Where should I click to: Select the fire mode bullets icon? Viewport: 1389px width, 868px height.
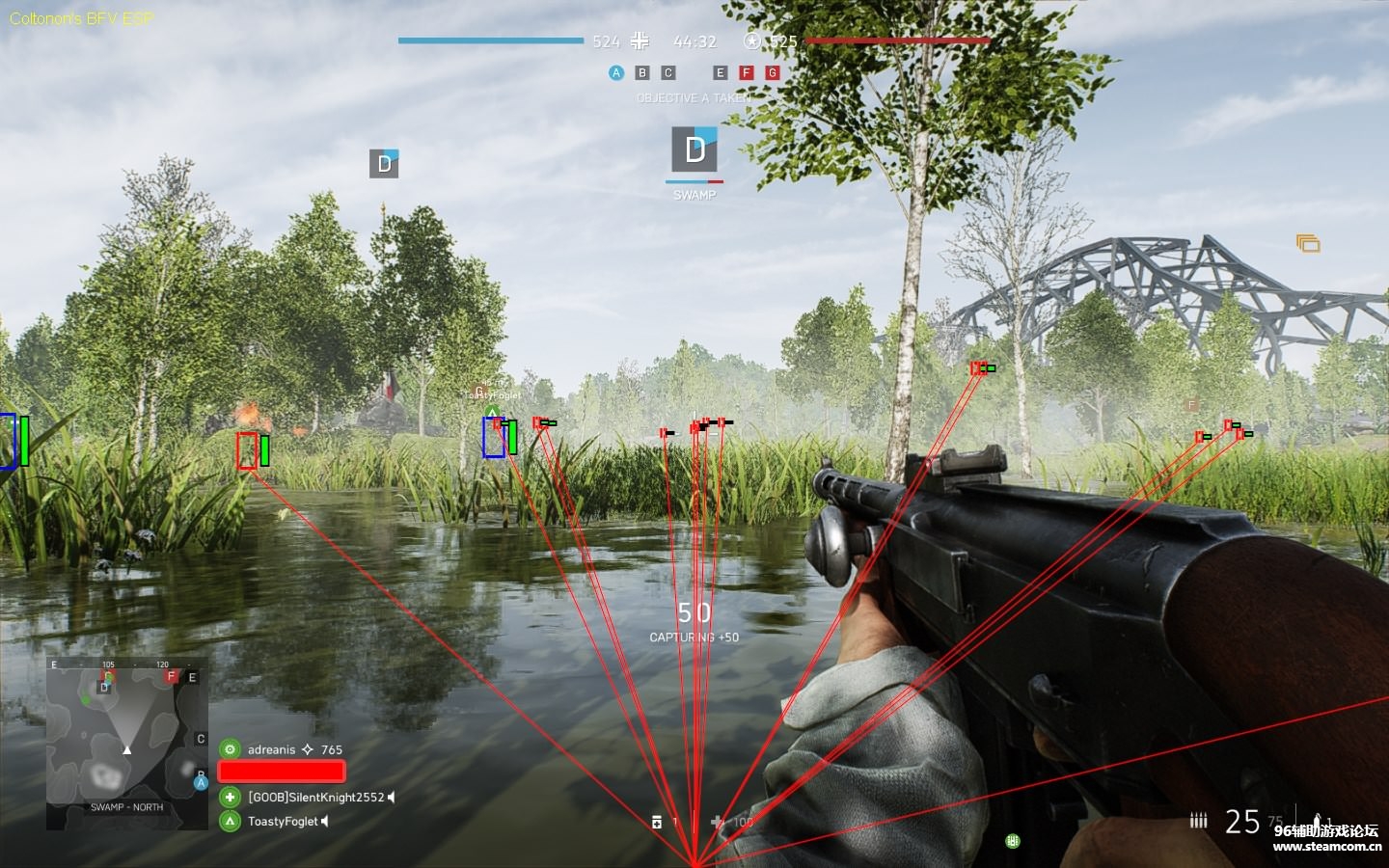[x=1198, y=821]
